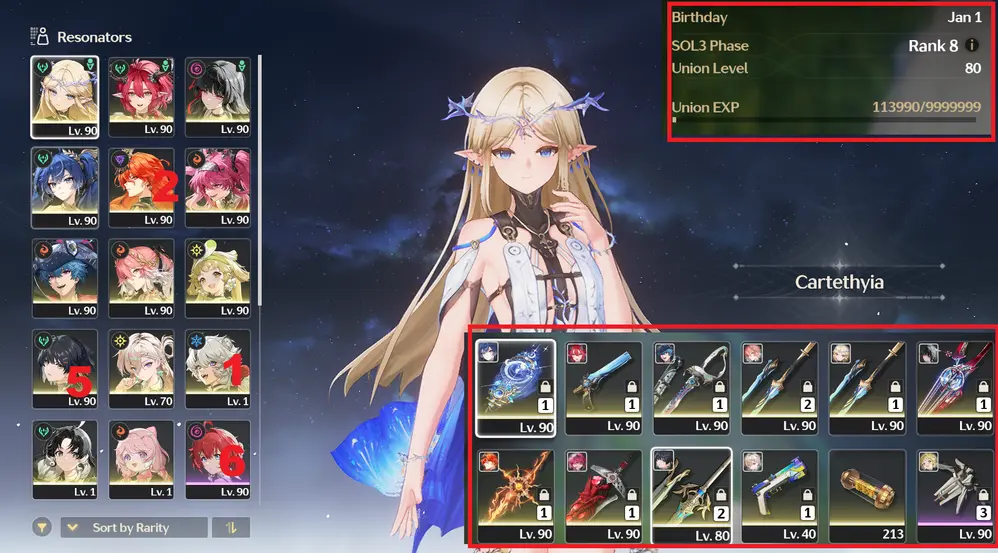Open the Sort by Rarity dropdown
Image resolution: width=998 pixels, height=553 pixels.
pyautogui.click(x=135, y=527)
